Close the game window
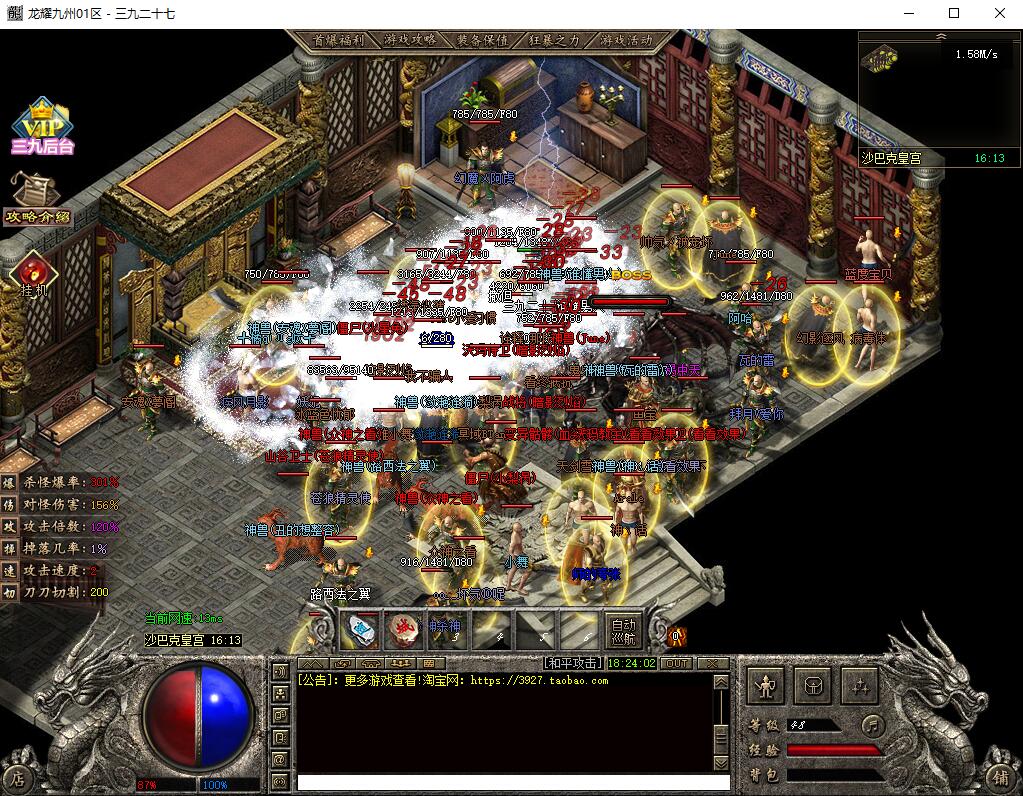The height and width of the screenshot is (796, 1023). pyautogui.click(x=1000, y=13)
